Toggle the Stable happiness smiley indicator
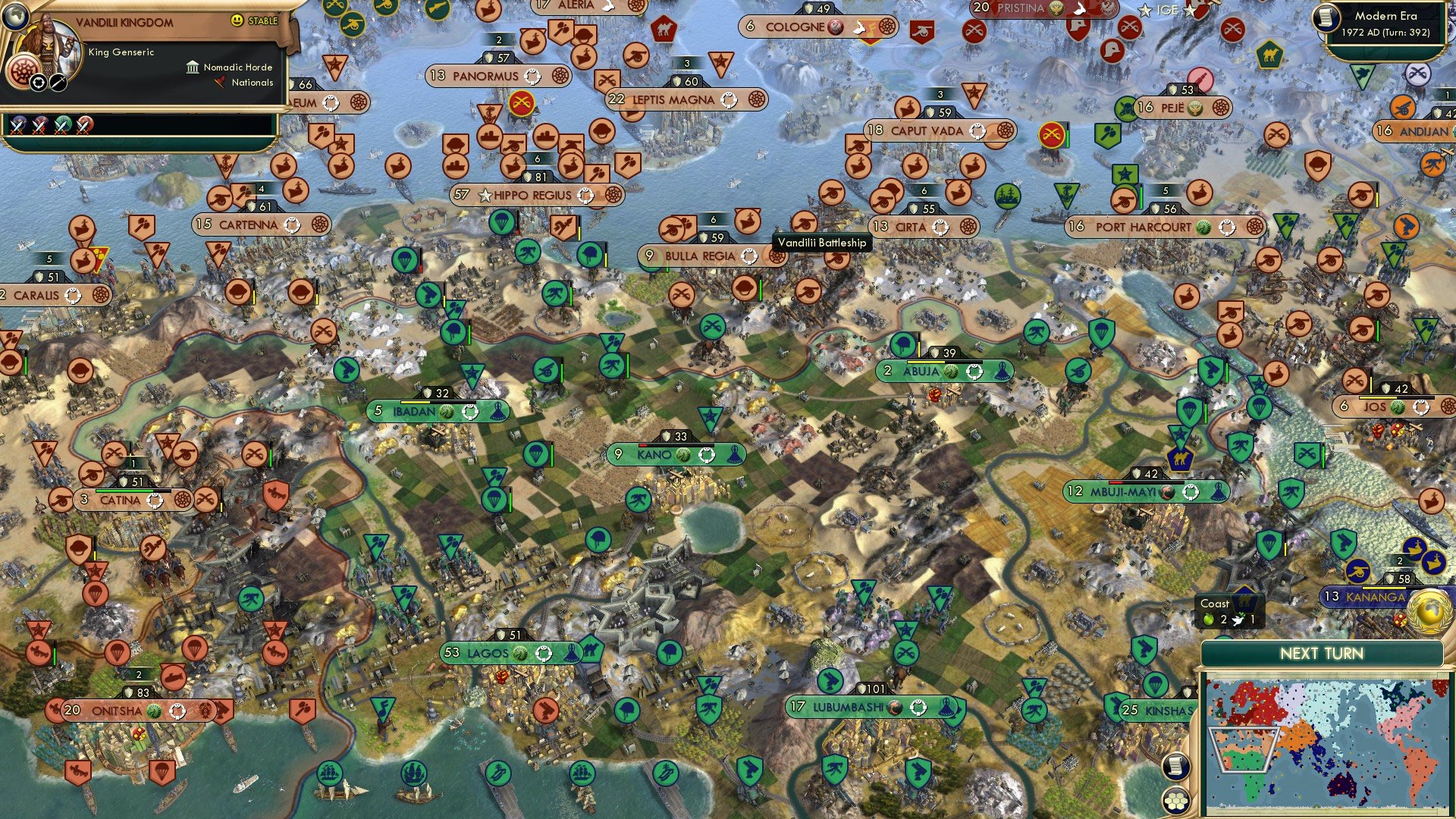The height and width of the screenshot is (819, 1456). pos(237,20)
